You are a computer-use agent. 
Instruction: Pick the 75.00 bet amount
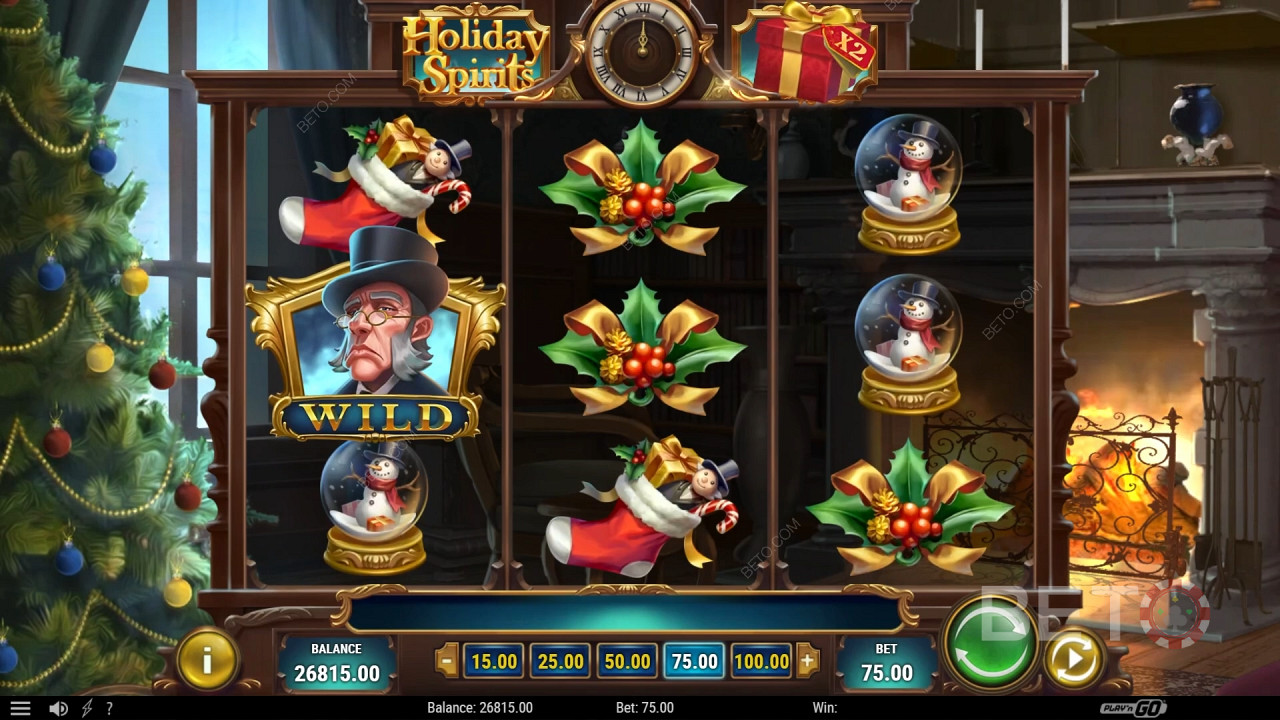[695, 661]
